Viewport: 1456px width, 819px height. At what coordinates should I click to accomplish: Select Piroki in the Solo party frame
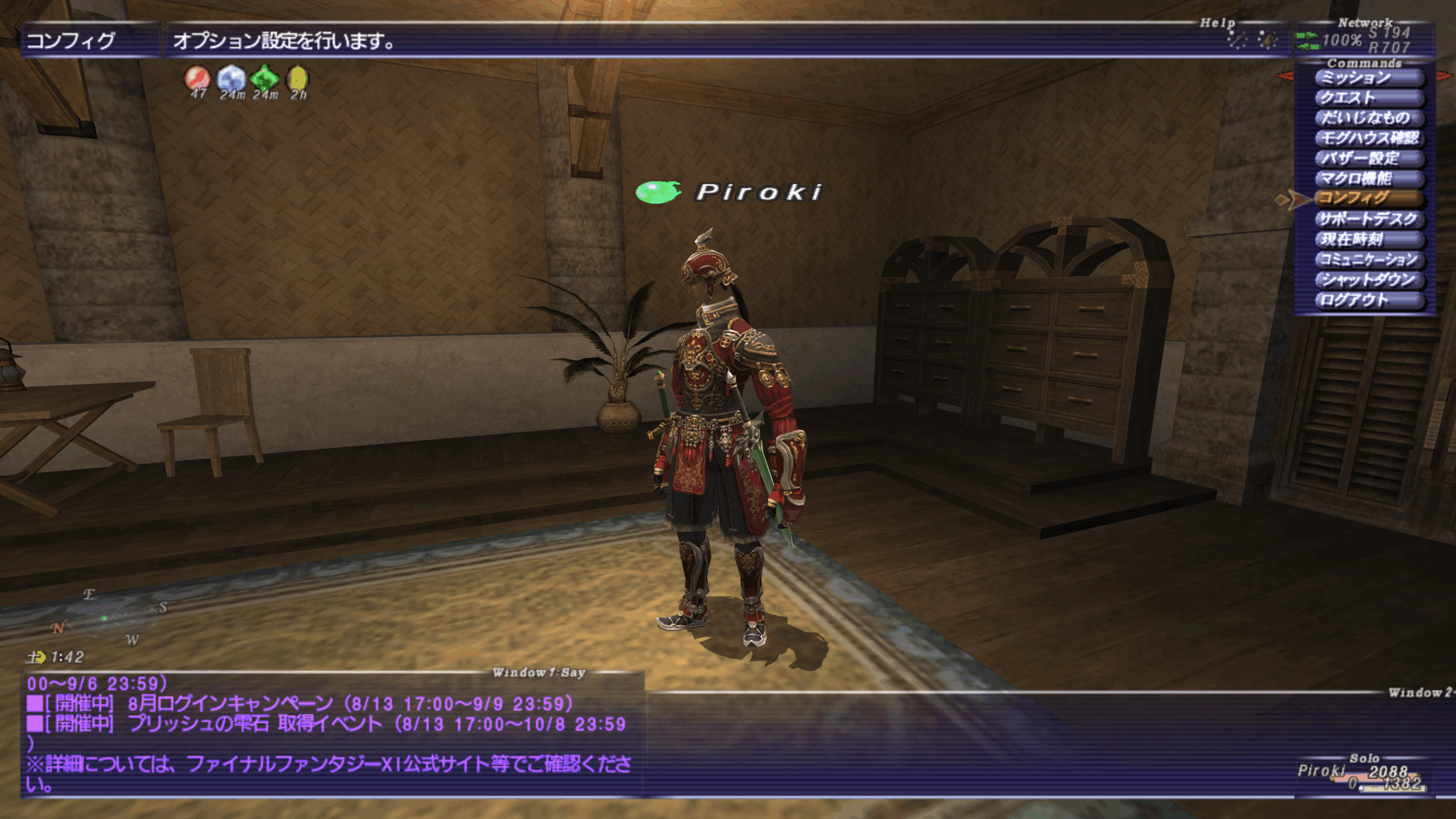click(1321, 771)
